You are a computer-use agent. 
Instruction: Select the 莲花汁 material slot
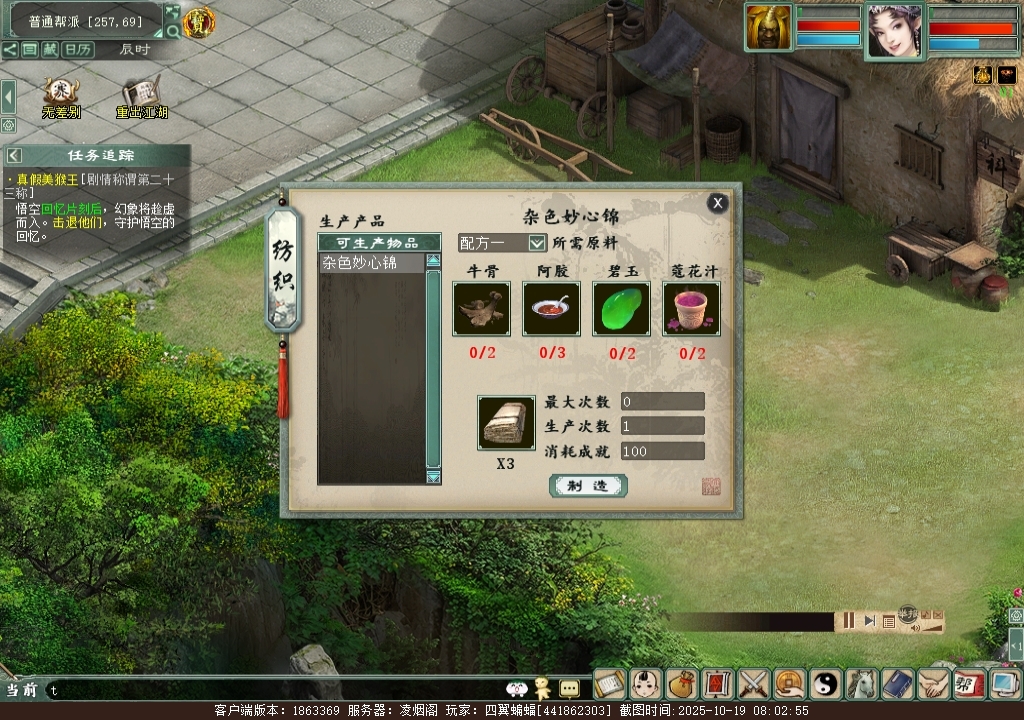(x=691, y=308)
